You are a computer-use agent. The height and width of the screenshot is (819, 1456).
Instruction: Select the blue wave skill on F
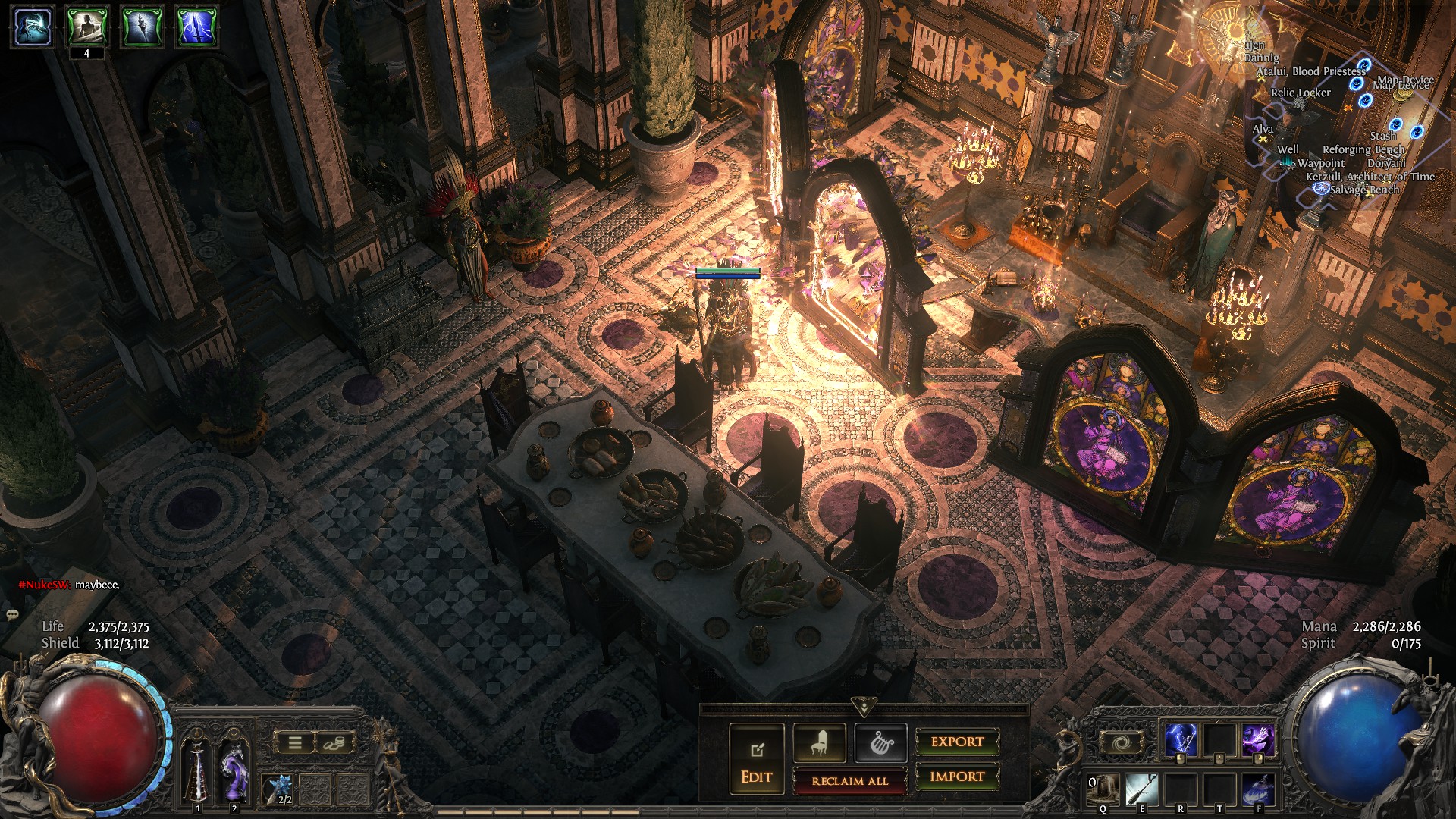coord(1259,789)
